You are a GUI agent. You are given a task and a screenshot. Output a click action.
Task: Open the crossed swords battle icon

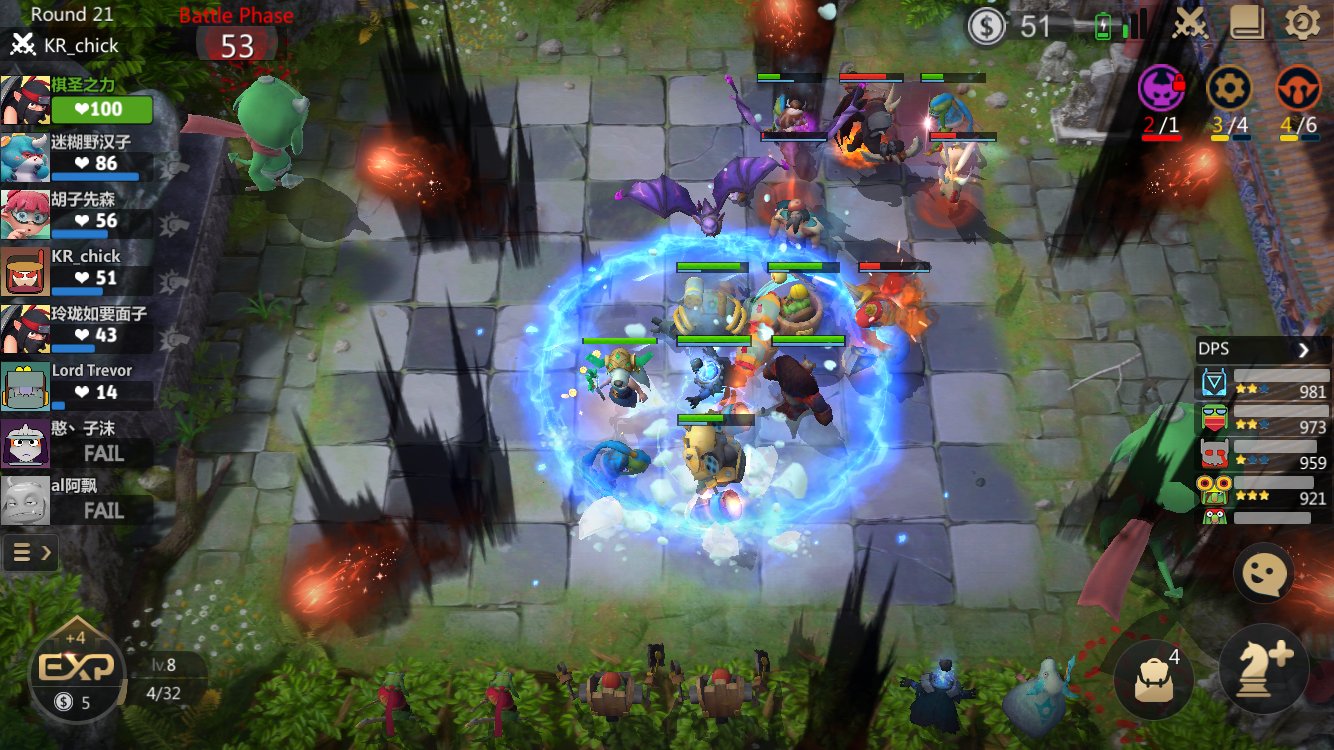(x=1190, y=23)
